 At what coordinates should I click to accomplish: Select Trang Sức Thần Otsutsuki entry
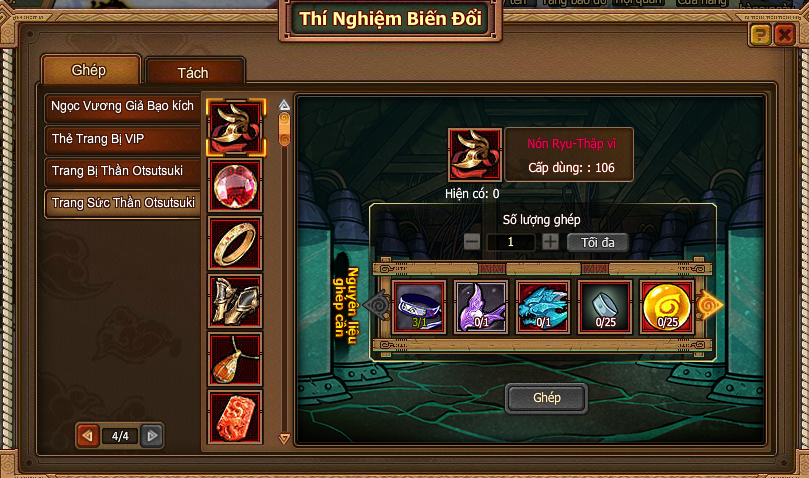pos(122,203)
